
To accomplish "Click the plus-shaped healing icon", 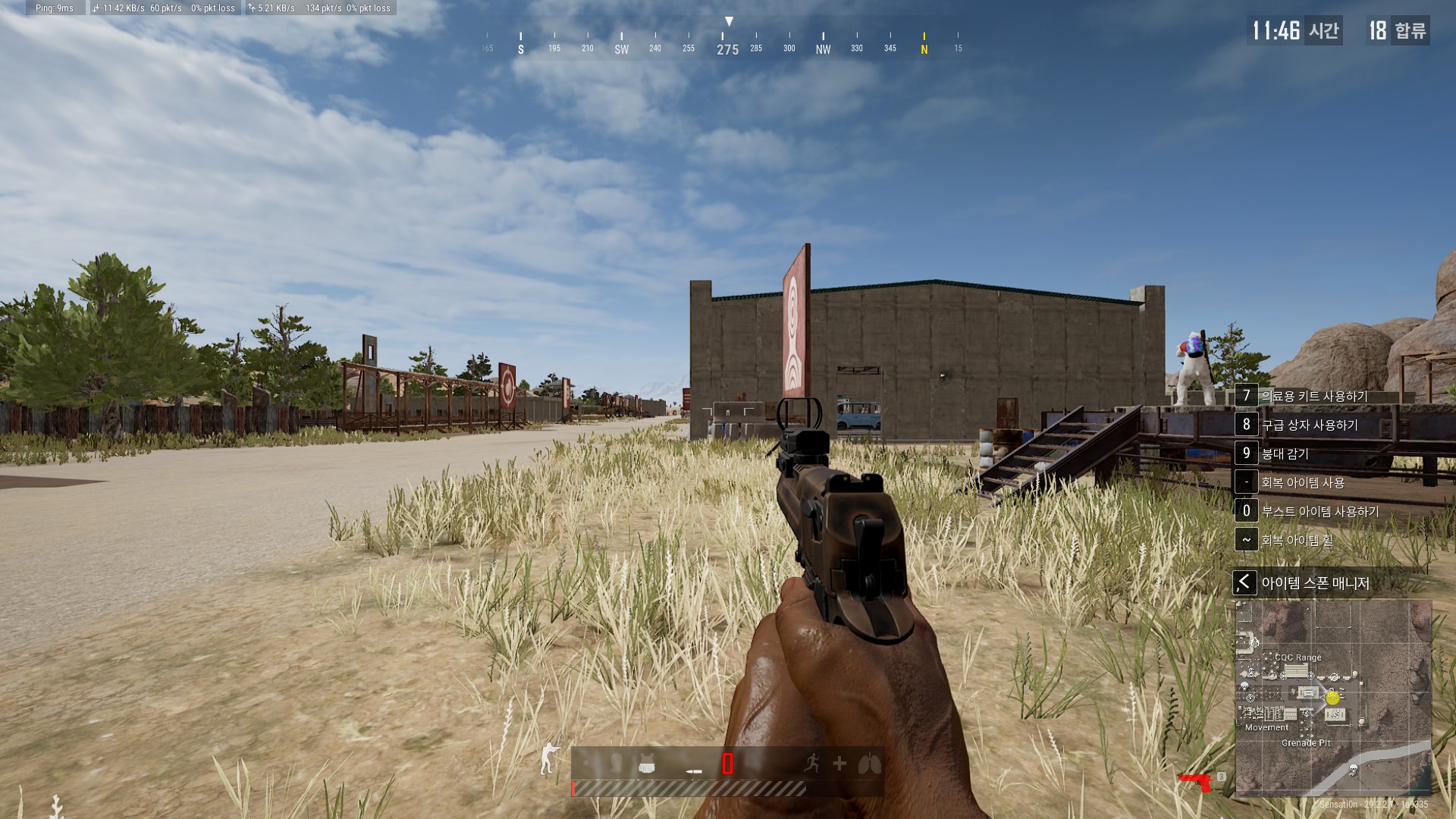I will [x=839, y=764].
